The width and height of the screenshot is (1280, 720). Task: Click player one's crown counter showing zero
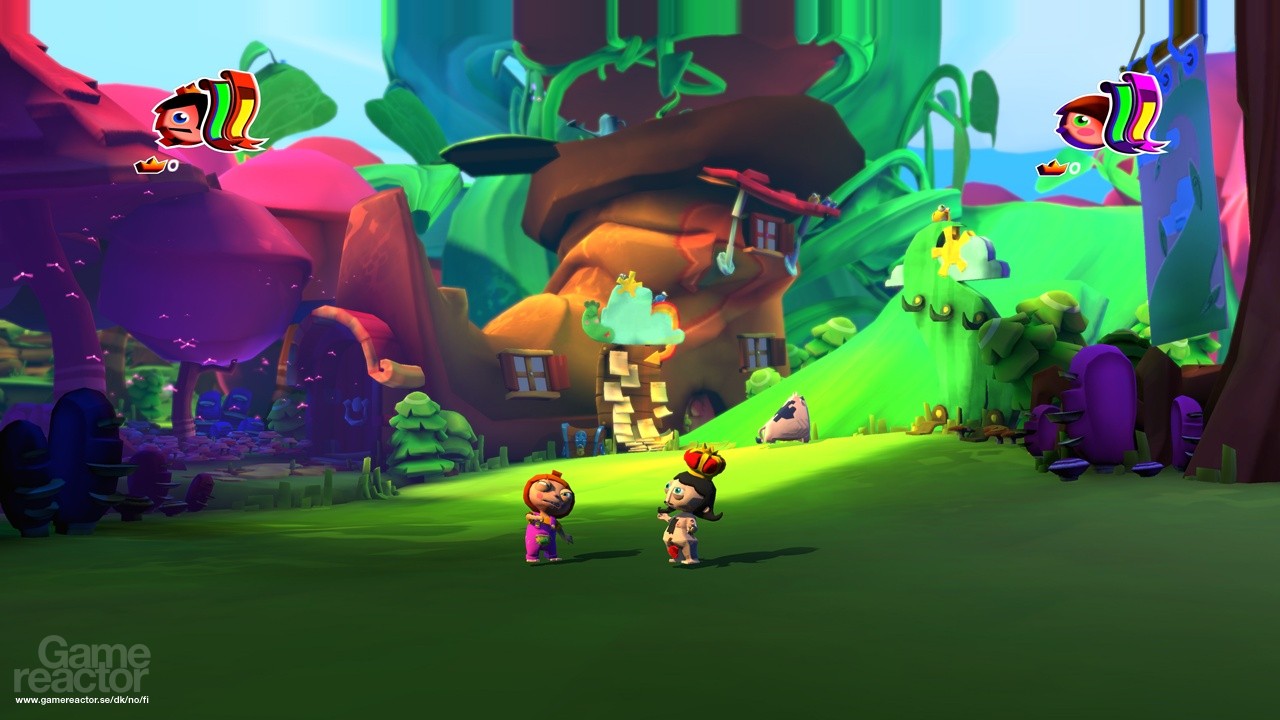(x=165, y=163)
